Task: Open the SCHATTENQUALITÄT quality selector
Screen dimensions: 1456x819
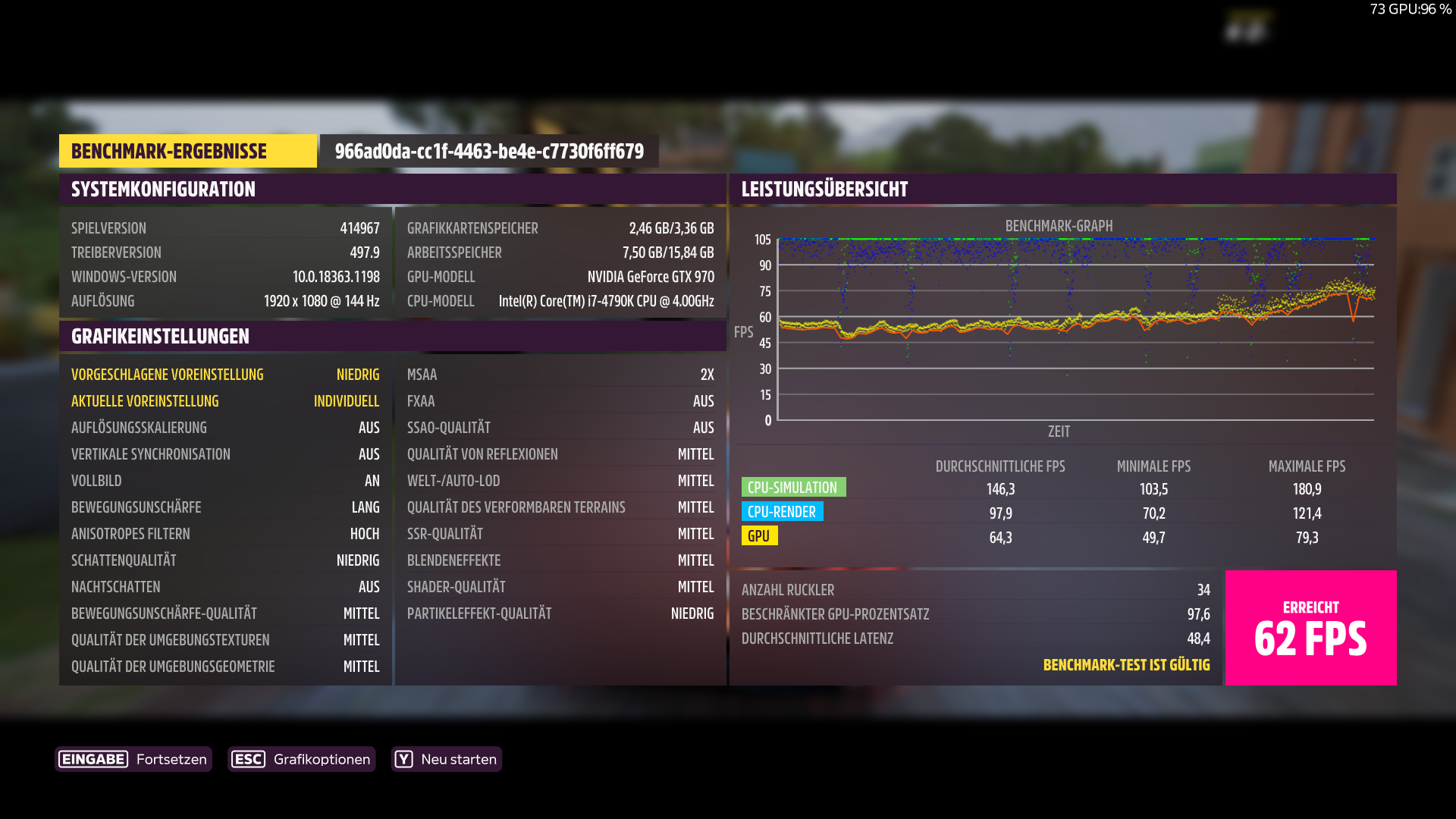Action: click(225, 560)
